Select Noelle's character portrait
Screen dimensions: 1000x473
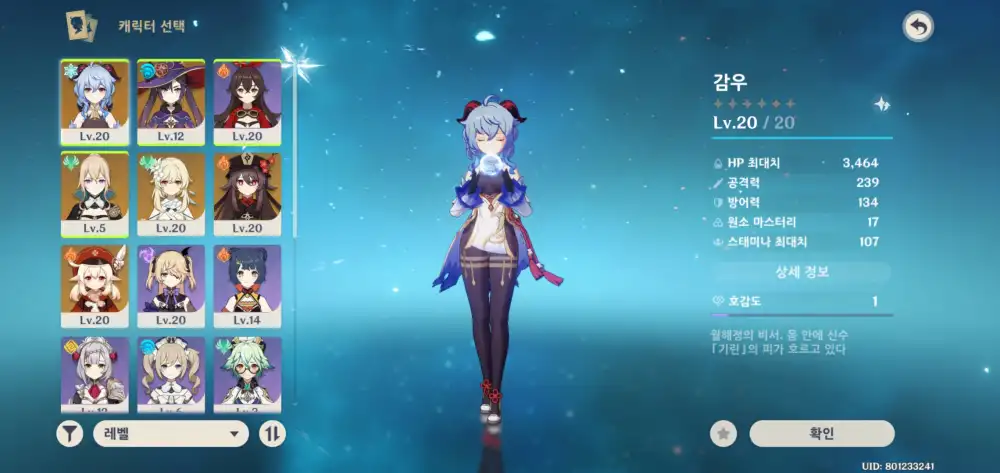(95, 373)
